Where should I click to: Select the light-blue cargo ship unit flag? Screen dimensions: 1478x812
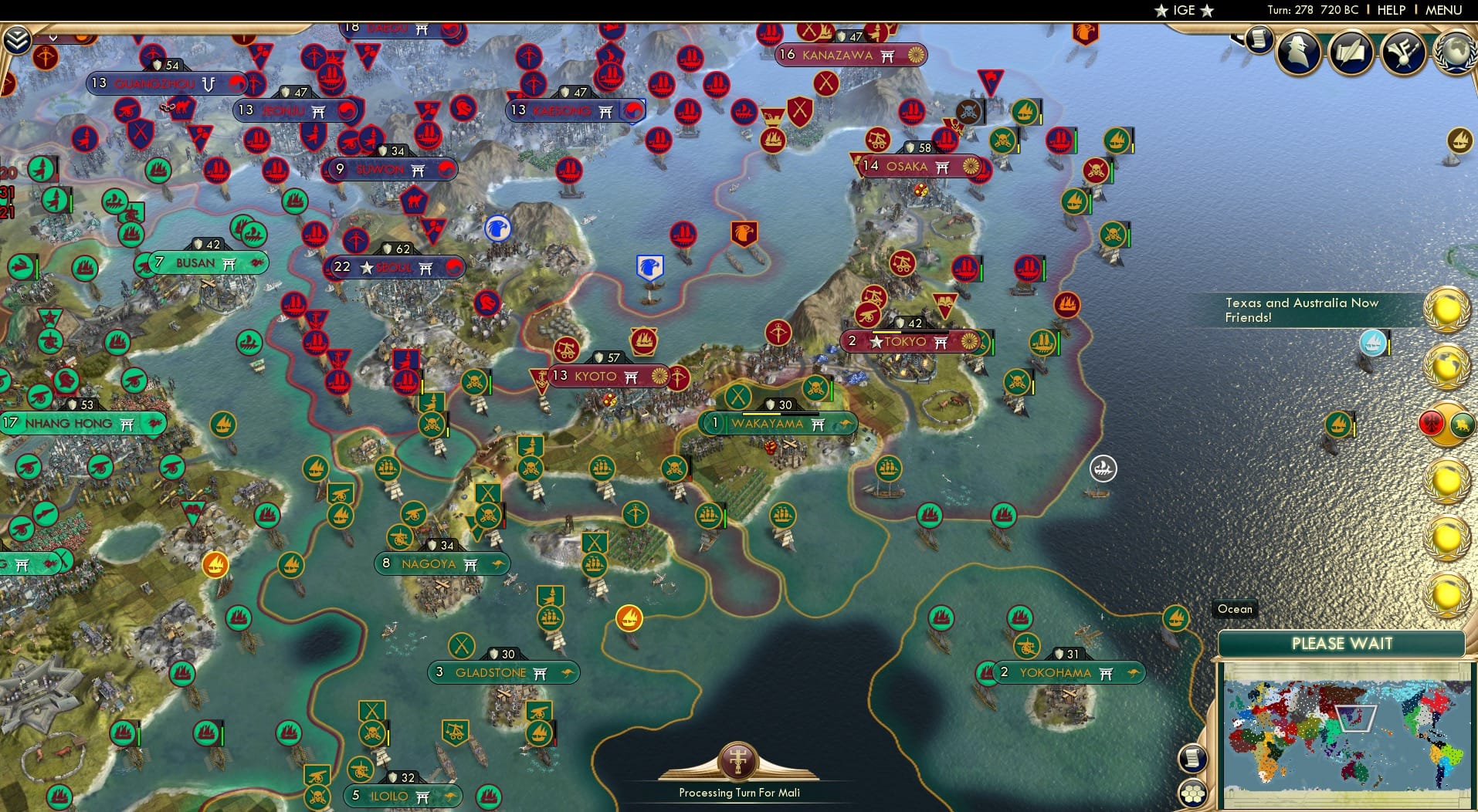[1373, 343]
